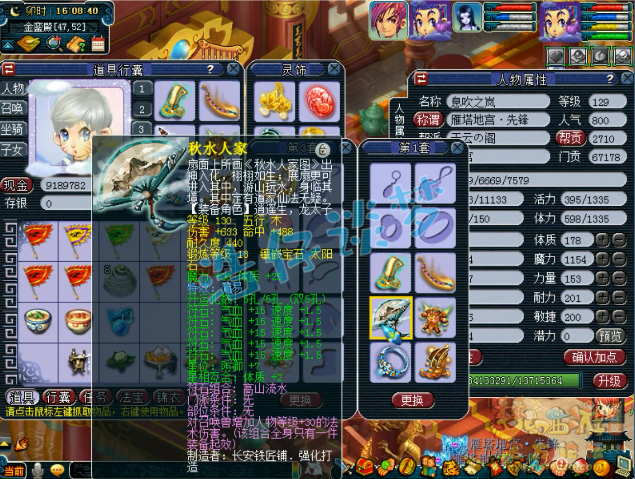Select the fan weapon in equipment set
The width and height of the screenshot is (635, 479).
388,316
